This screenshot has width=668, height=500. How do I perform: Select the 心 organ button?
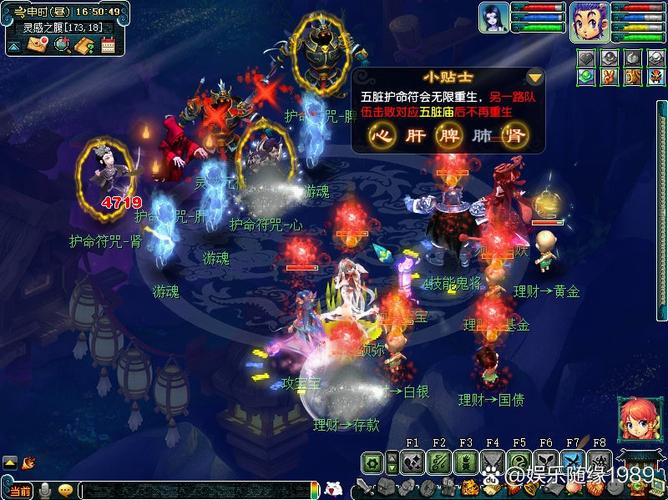coord(380,137)
